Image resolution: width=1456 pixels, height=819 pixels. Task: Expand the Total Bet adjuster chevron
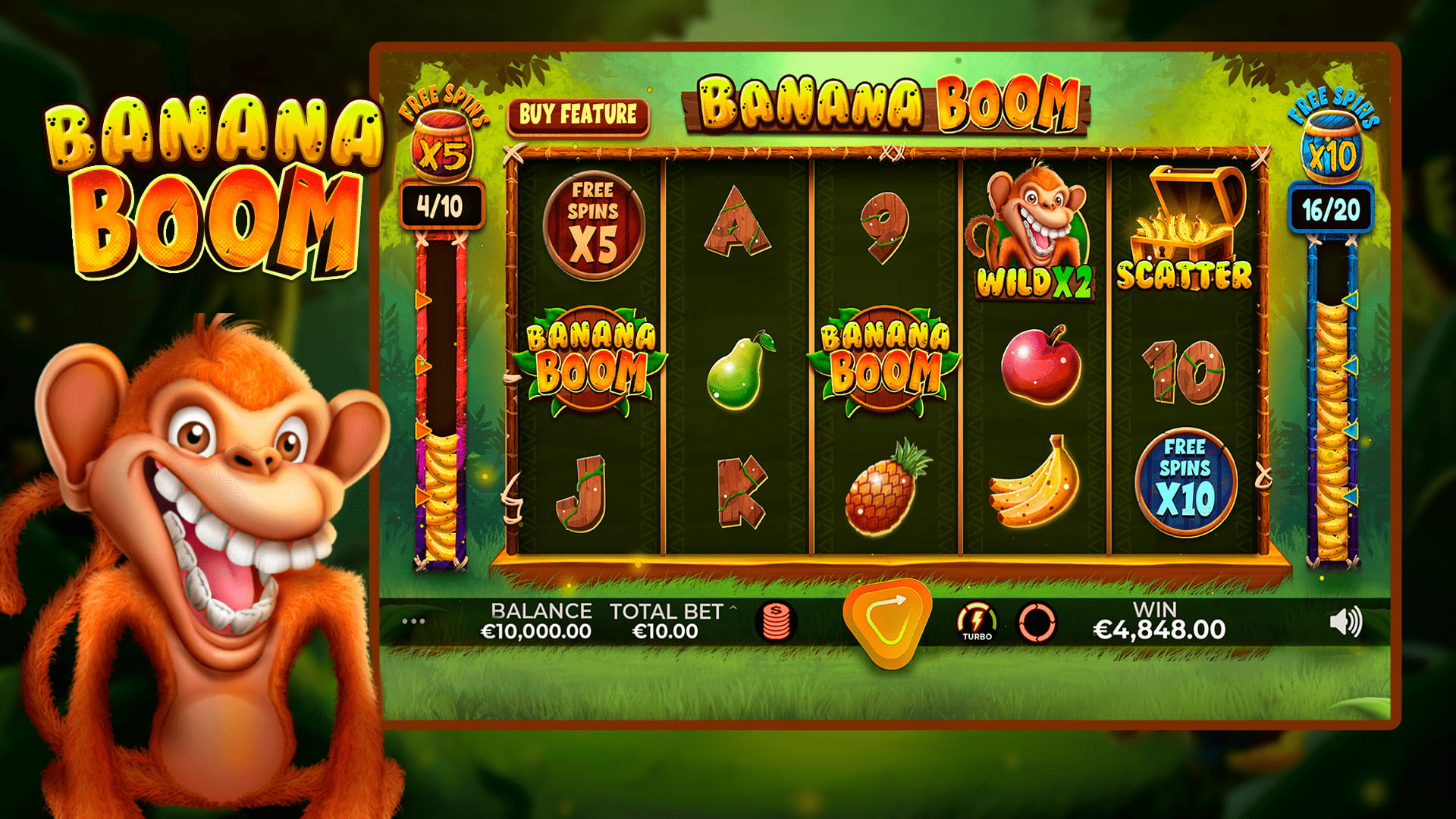point(732,608)
